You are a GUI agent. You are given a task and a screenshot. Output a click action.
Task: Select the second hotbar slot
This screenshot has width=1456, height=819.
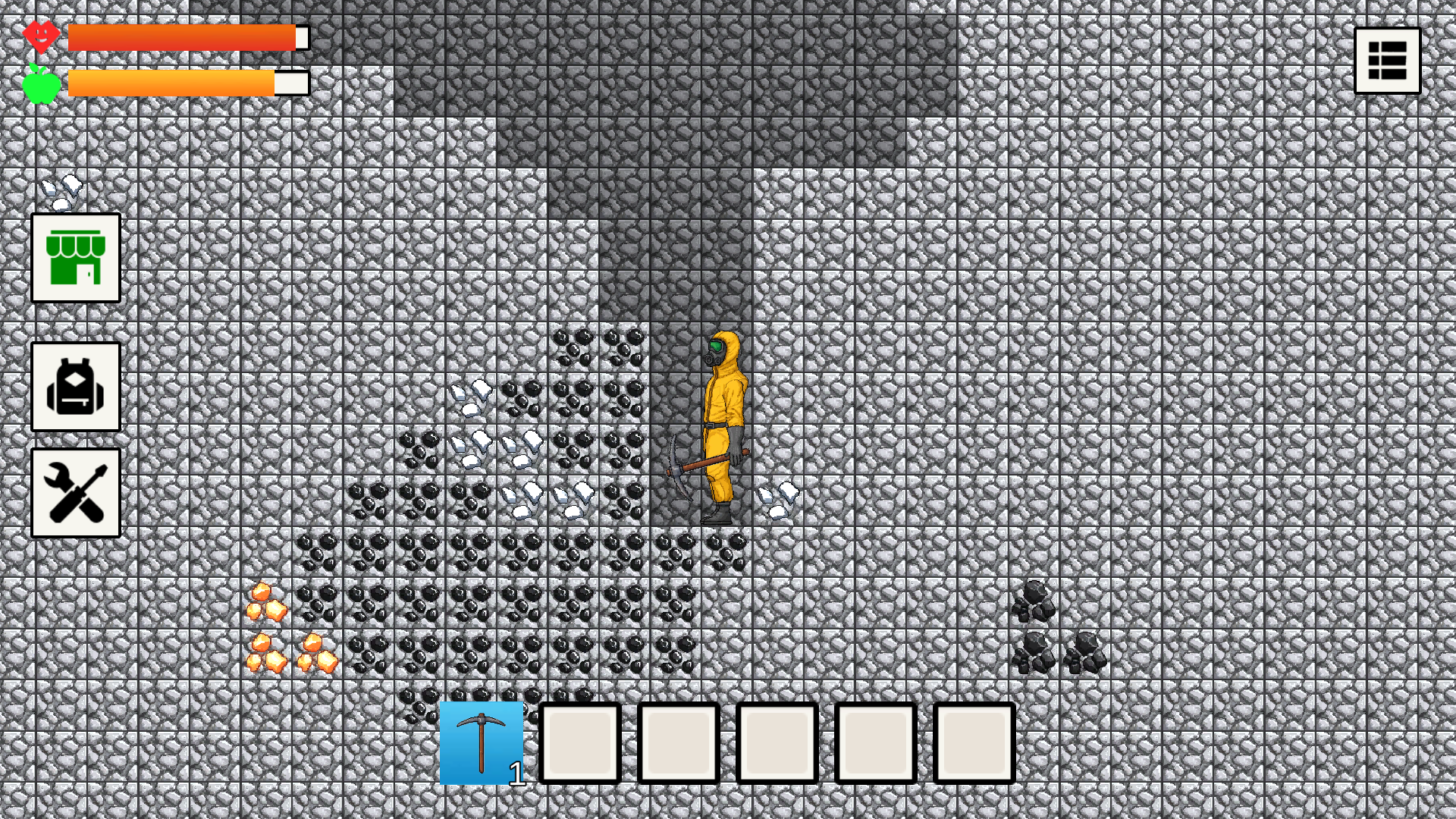[580, 743]
